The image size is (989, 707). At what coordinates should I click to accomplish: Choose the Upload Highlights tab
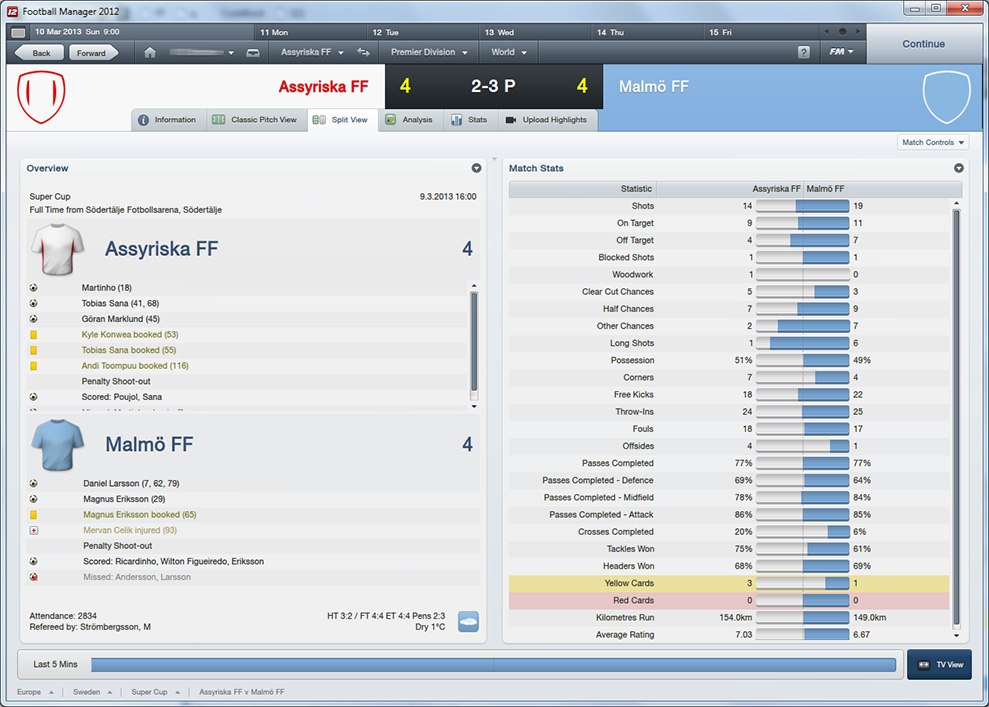coord(547,120)
